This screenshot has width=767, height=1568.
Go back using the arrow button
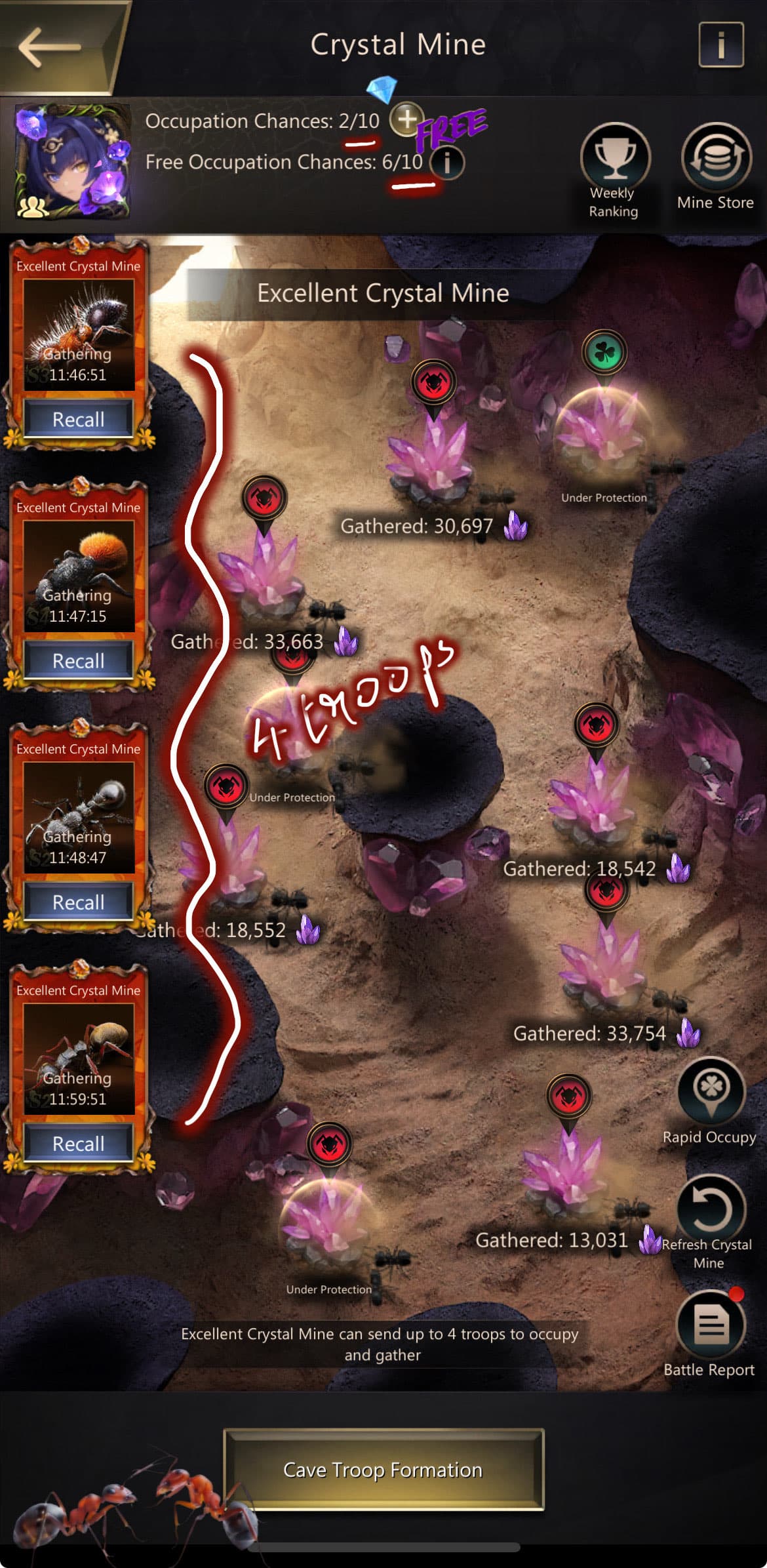[51, 46]
